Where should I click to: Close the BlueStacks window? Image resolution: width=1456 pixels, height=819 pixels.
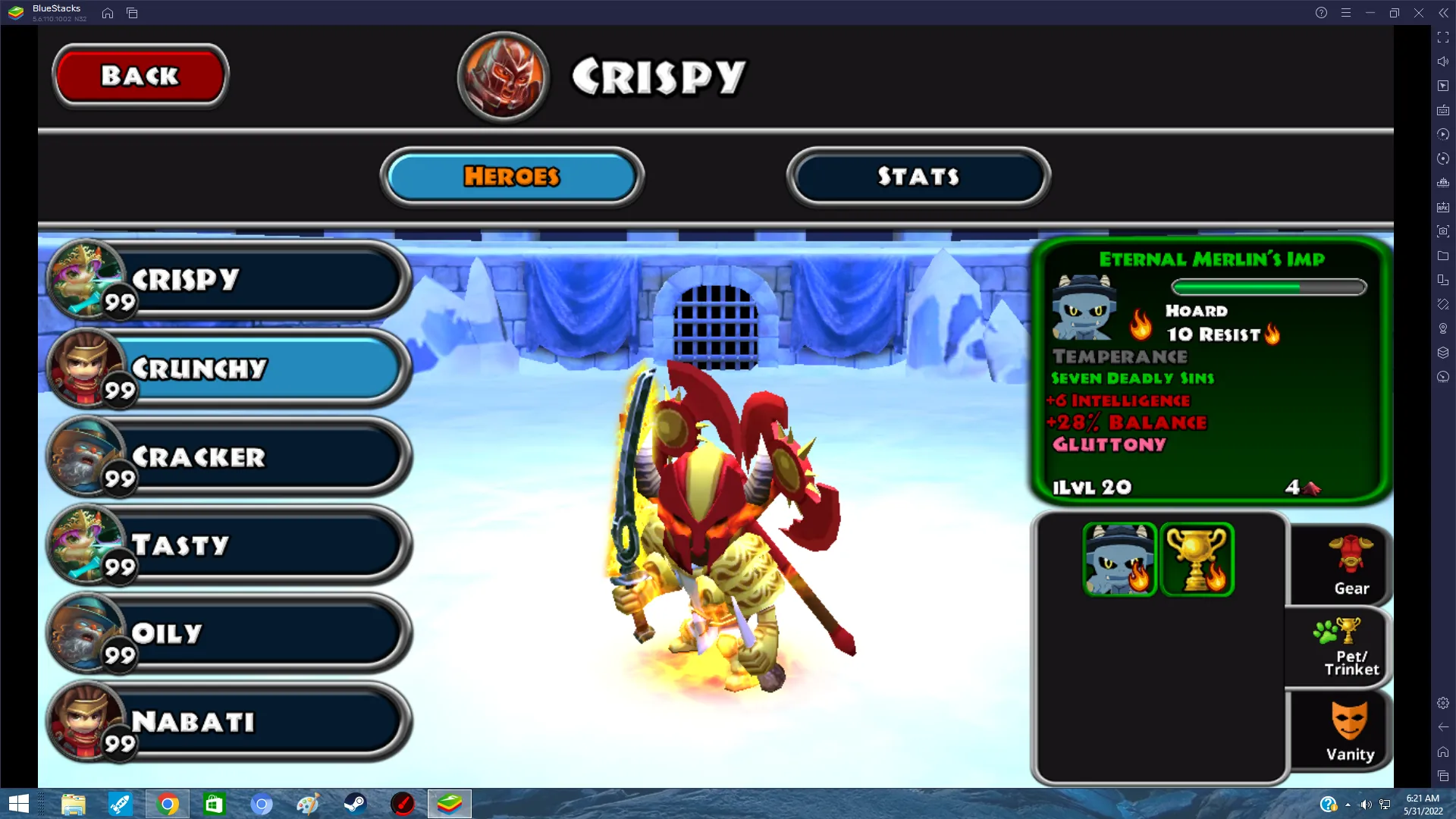click(x=1418, y=13)
